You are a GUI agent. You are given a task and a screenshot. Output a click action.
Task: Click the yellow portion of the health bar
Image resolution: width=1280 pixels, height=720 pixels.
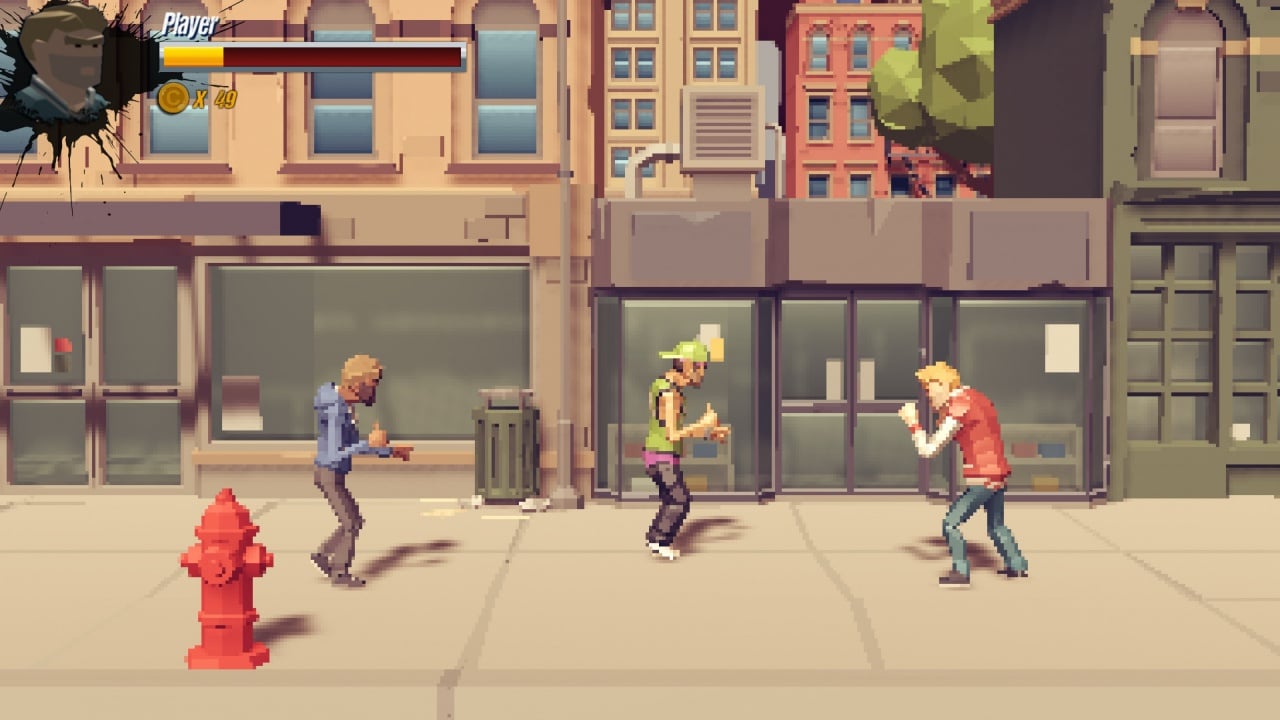coord(195,55)
